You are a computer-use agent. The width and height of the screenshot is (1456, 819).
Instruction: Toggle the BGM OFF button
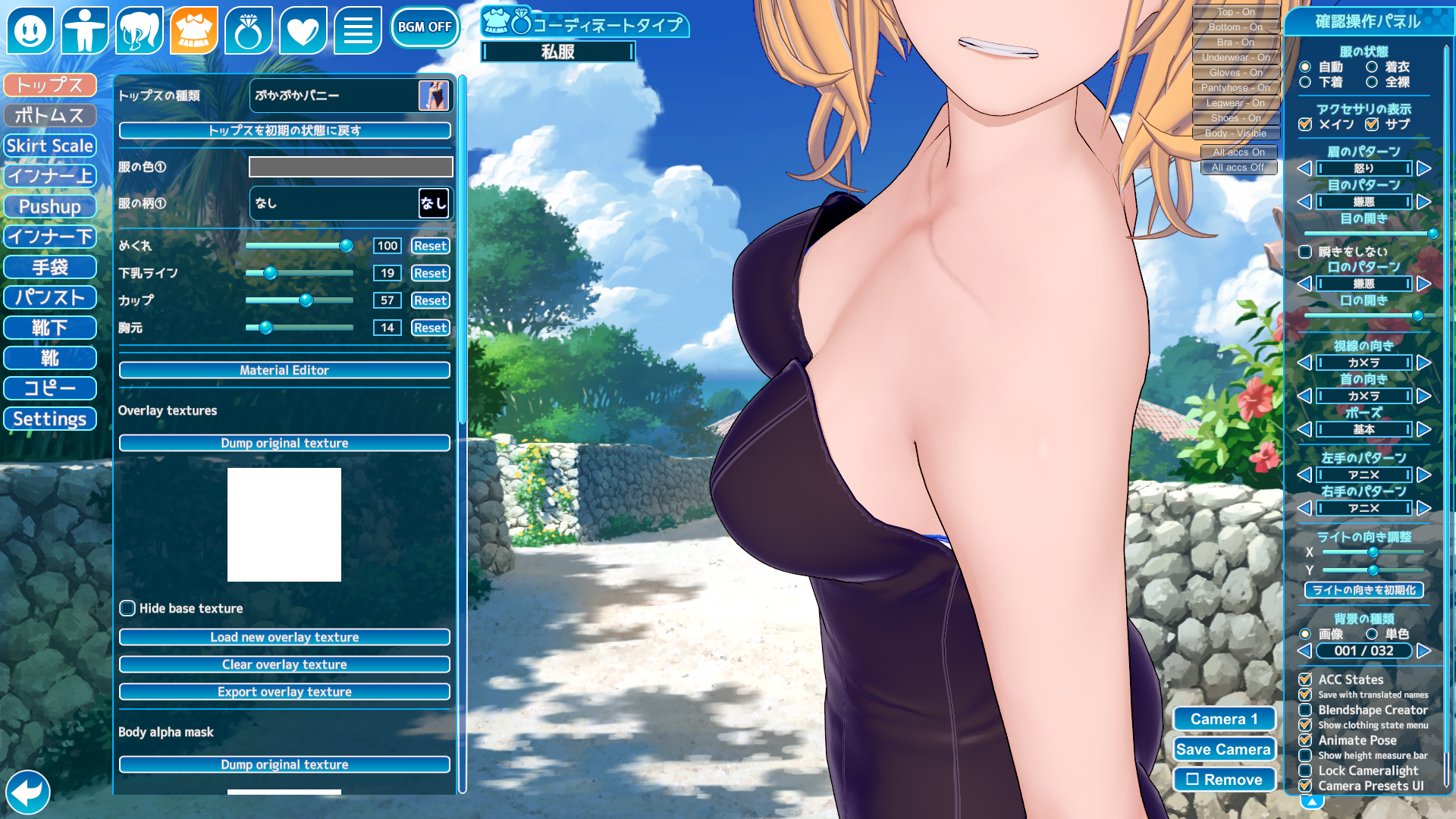425,27
